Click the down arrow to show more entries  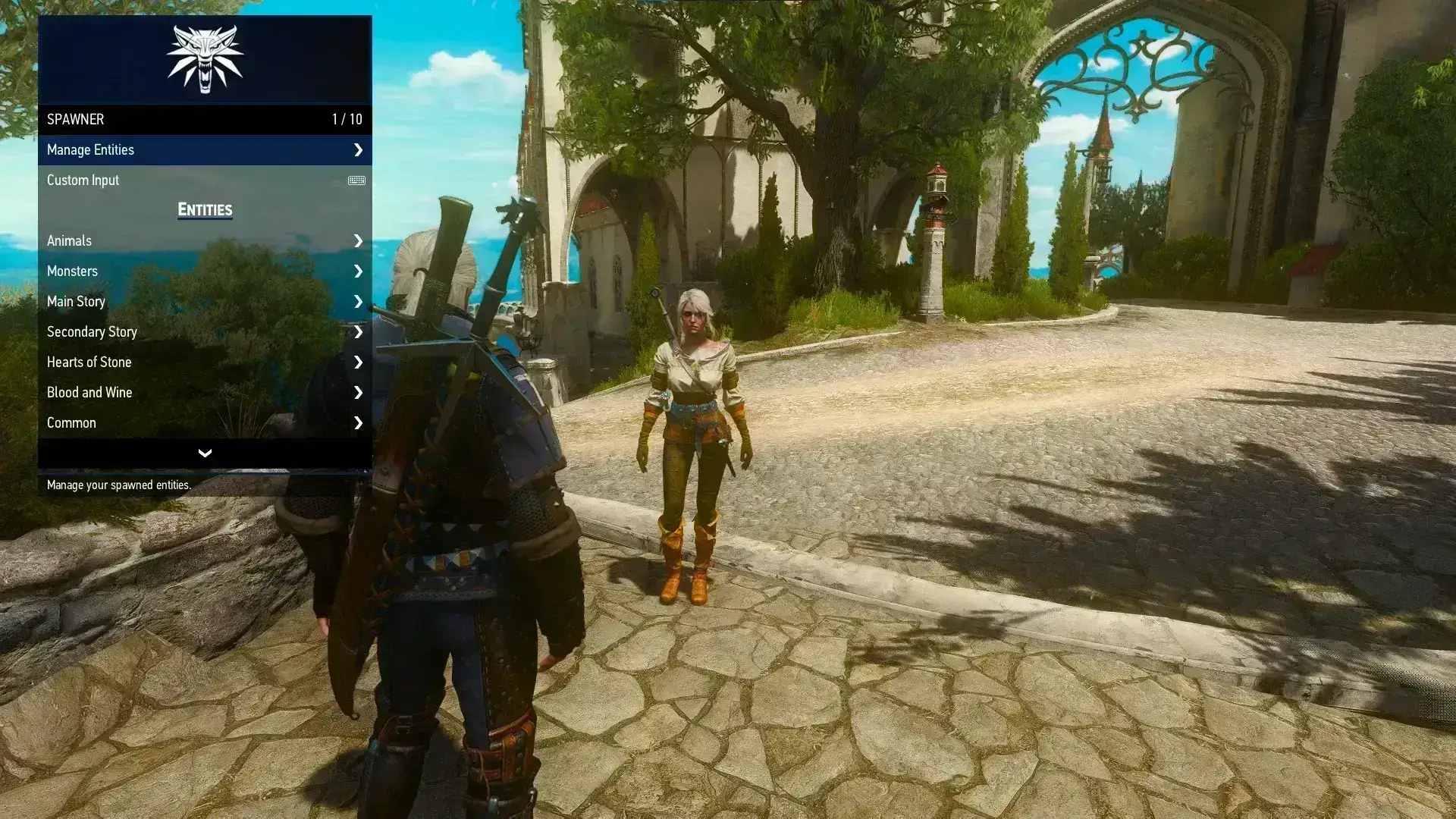tap(205, 453)
